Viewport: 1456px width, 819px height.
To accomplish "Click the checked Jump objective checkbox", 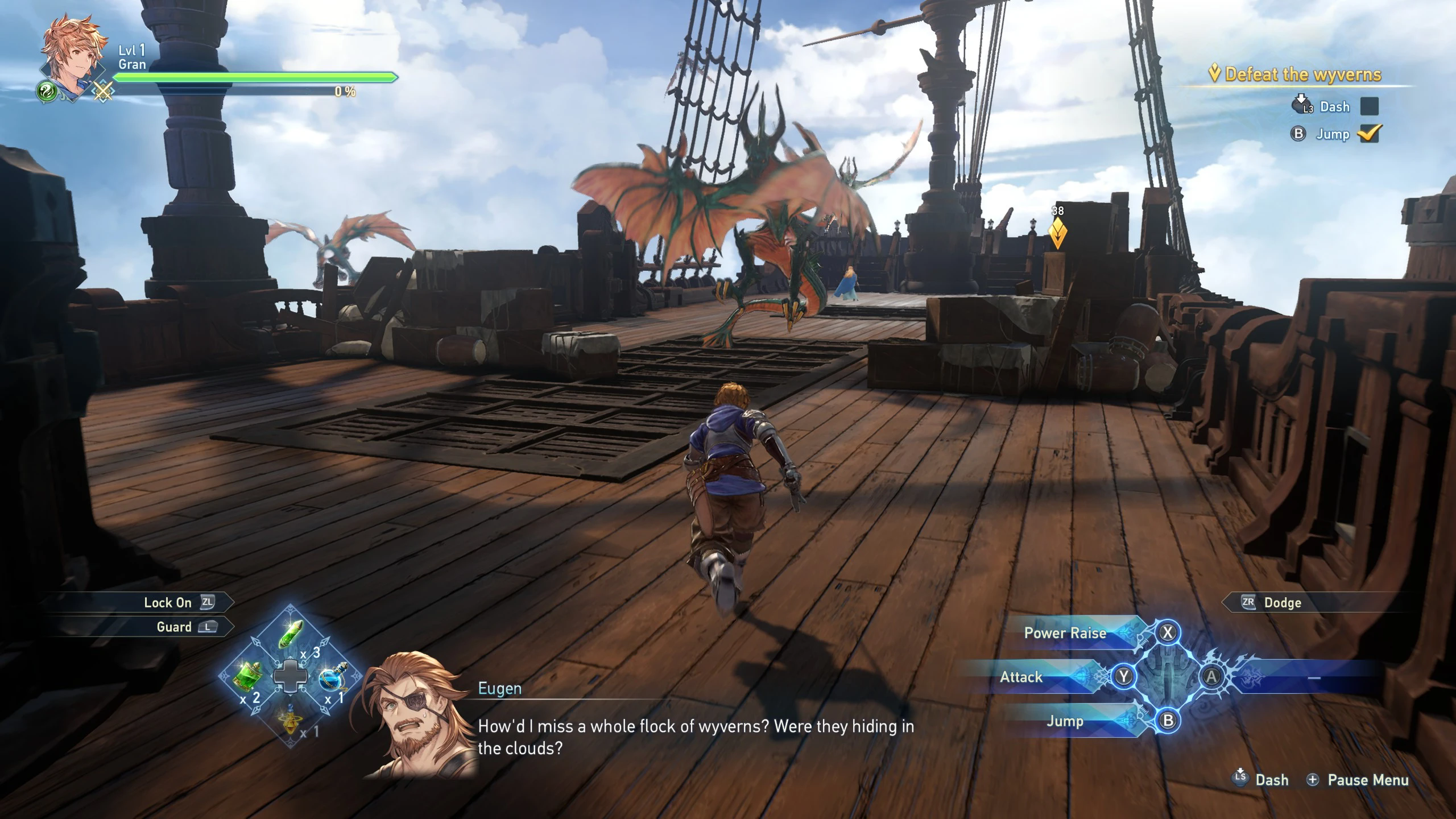I will [1369, 134].
